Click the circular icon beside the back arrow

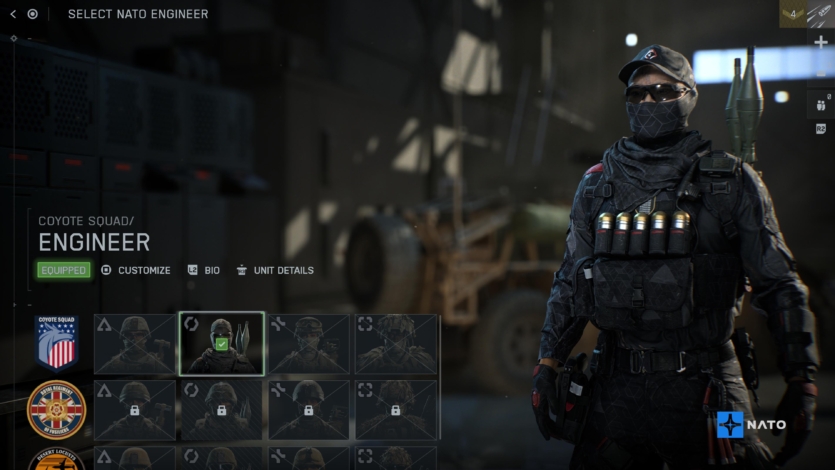tap(33, 14)
